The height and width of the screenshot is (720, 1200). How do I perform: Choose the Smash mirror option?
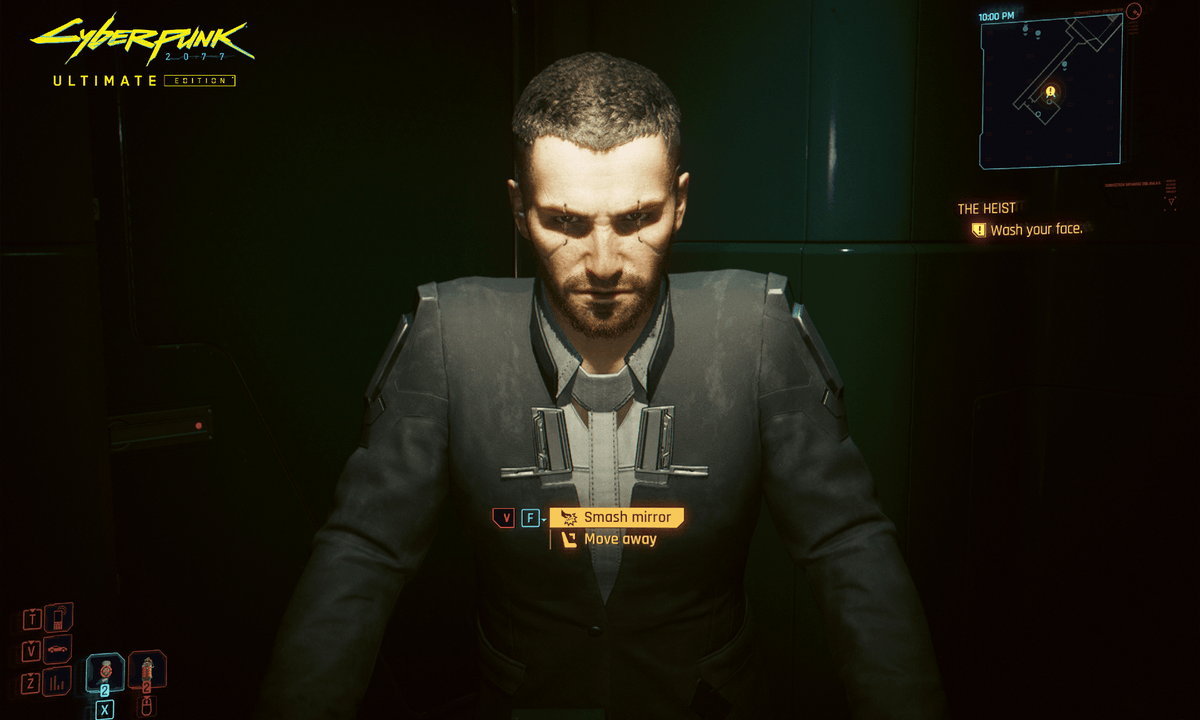[617, 517]
